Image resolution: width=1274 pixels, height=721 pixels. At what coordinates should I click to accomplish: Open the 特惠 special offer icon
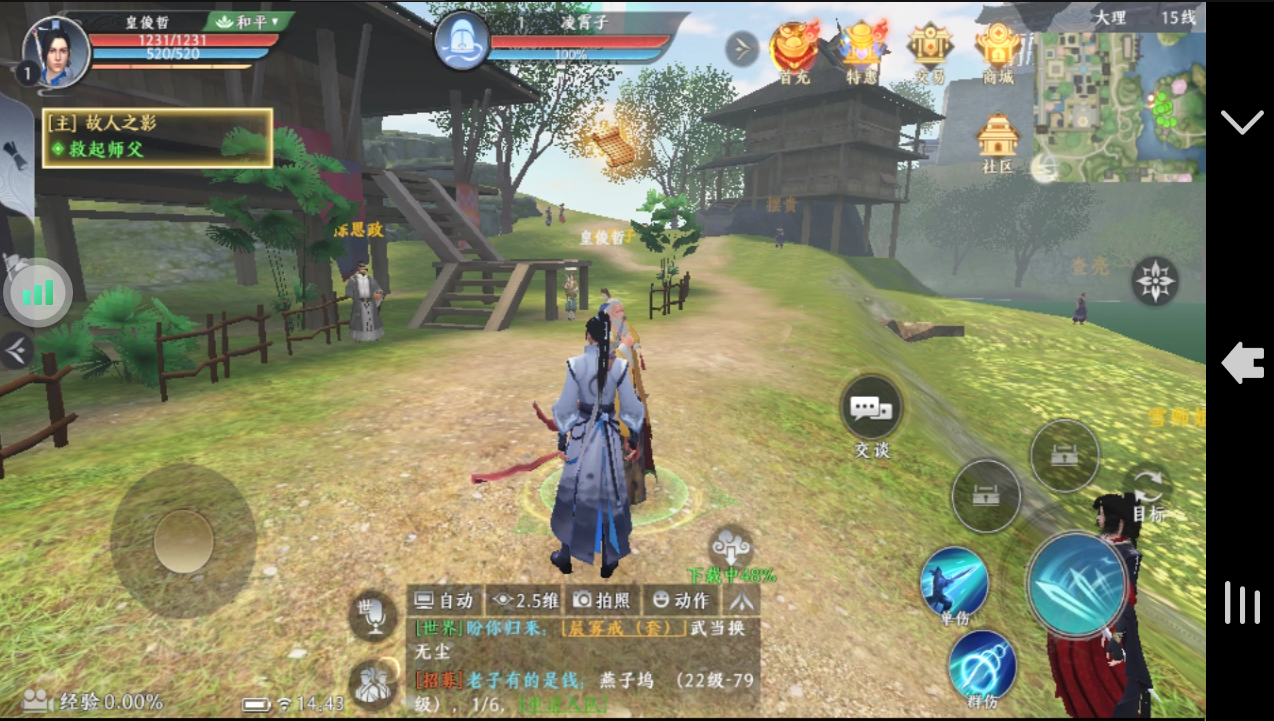[x=861, y=50]
